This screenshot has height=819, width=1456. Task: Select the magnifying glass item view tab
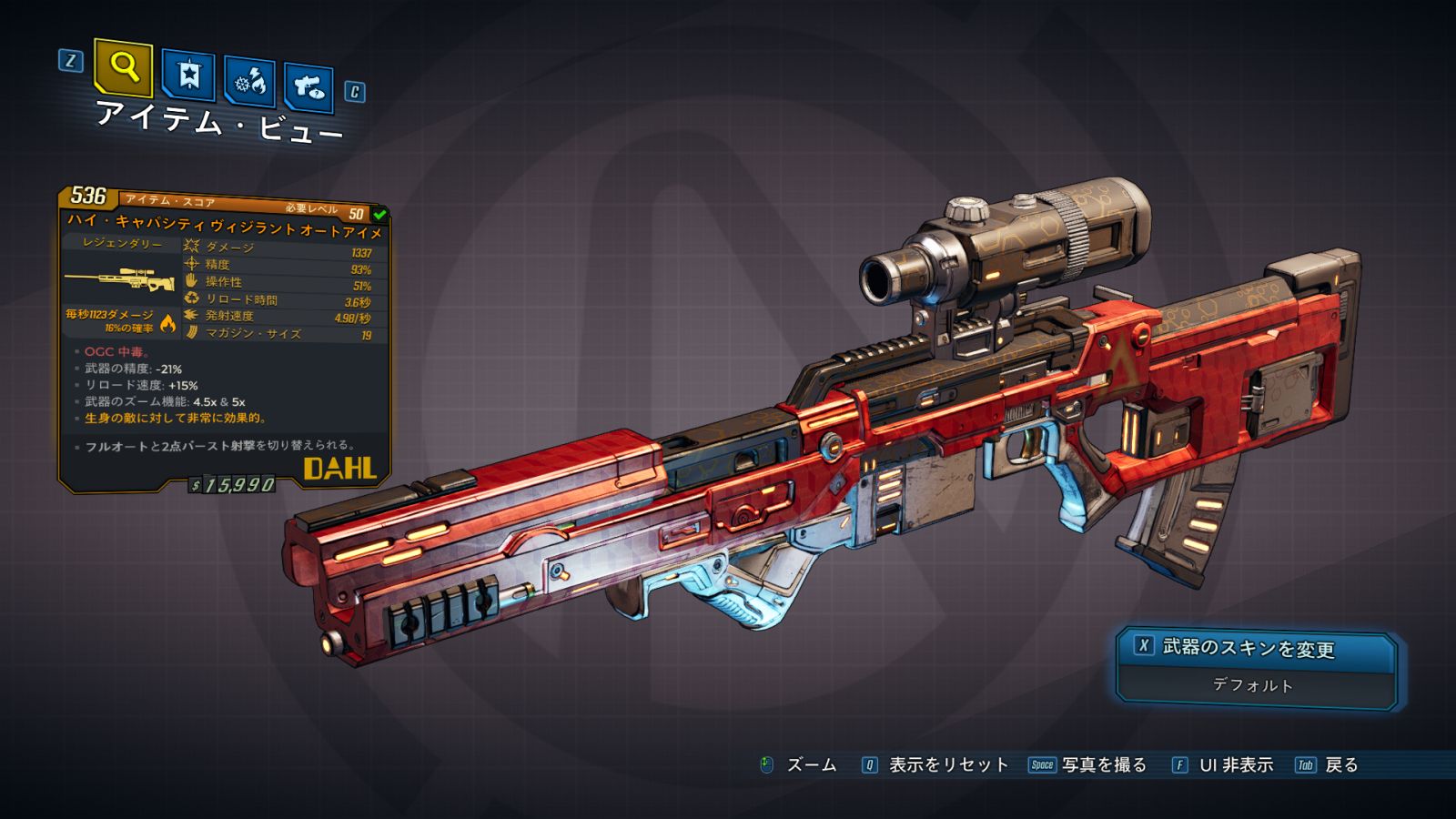(x=123, y=66)
